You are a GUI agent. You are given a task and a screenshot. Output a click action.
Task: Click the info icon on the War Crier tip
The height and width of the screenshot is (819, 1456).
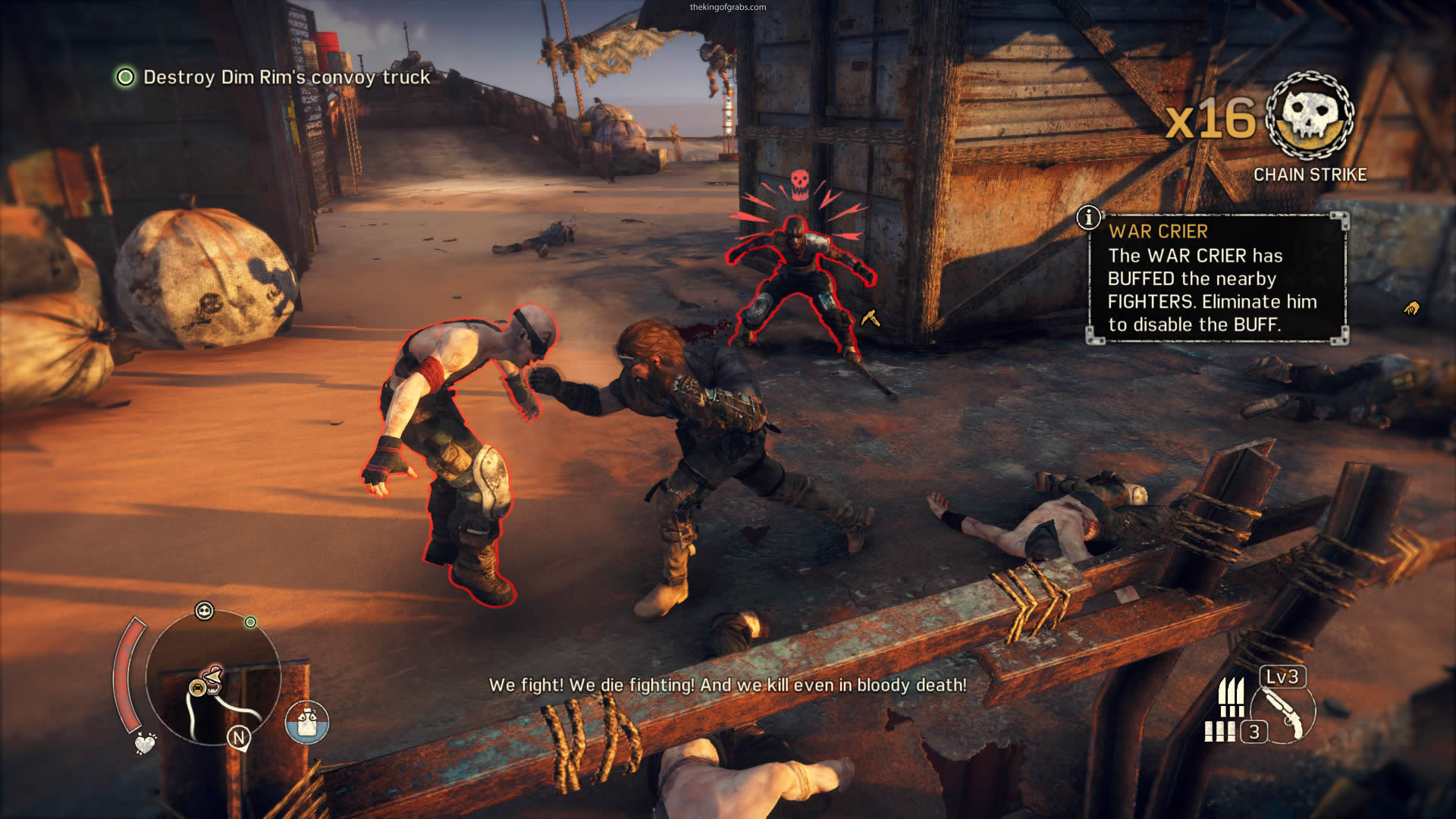click(x=1088, y=218)
